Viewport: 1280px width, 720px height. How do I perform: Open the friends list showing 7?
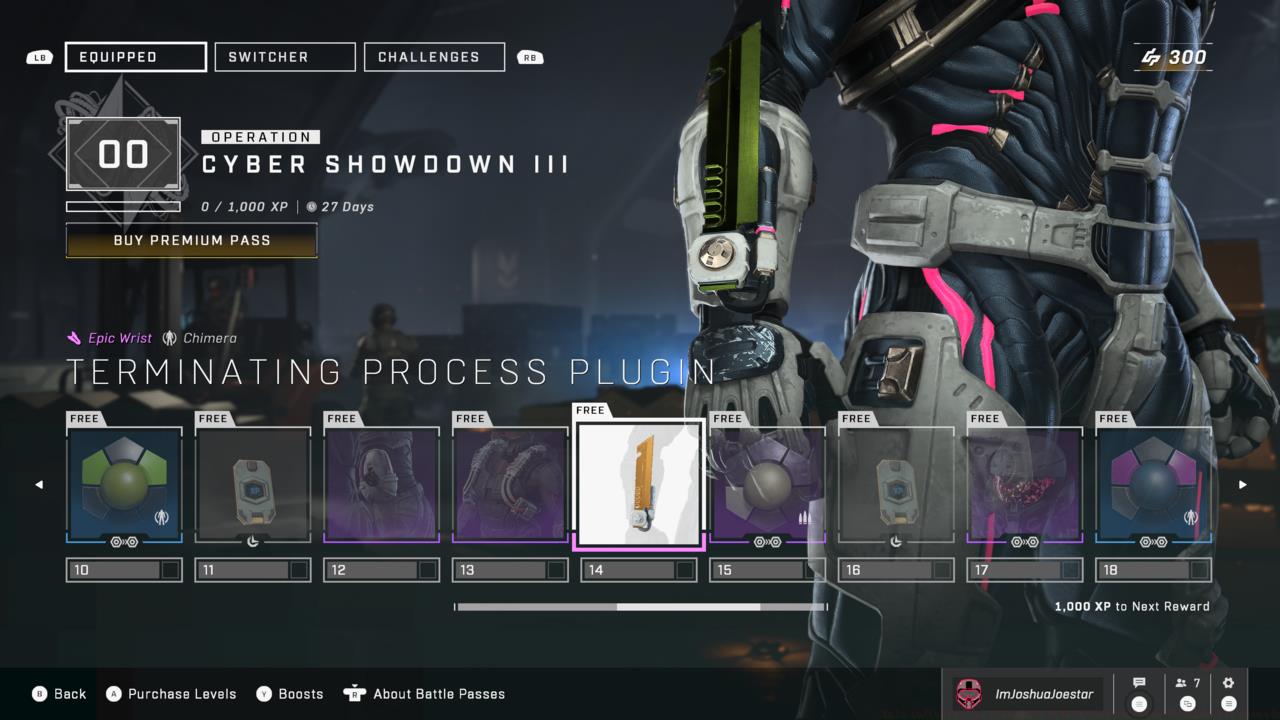pyautogui.click(x=1188, y=693)
